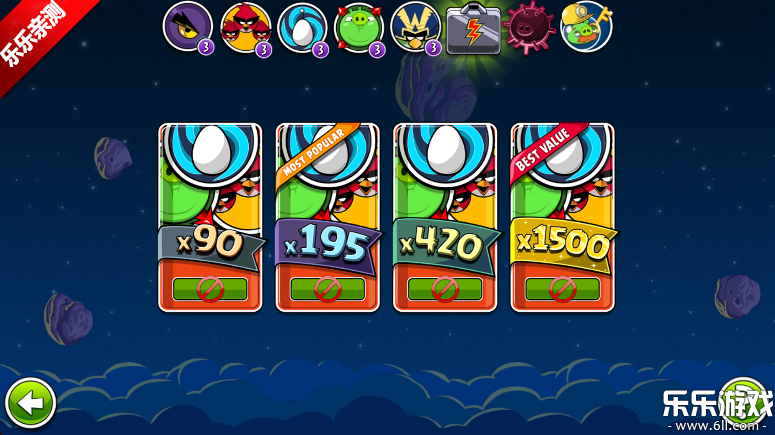Open the red bird flock power-up

245,27
